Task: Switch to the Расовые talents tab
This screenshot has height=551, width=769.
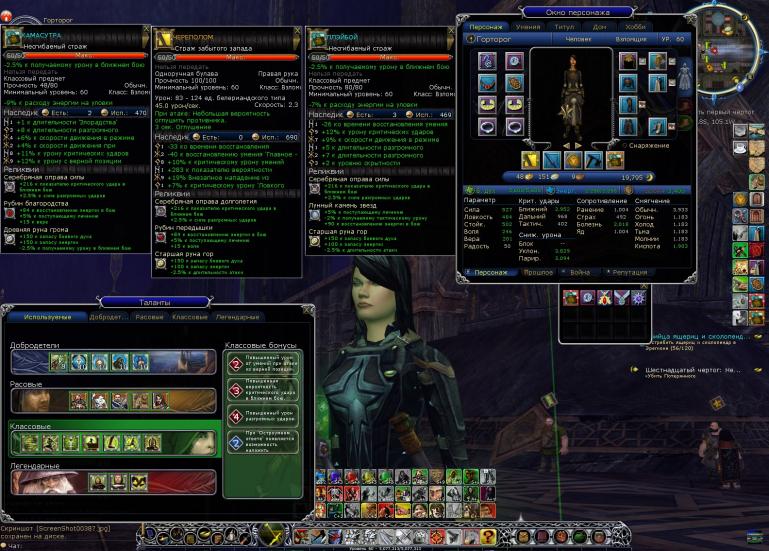Action: tap(150, 317)
